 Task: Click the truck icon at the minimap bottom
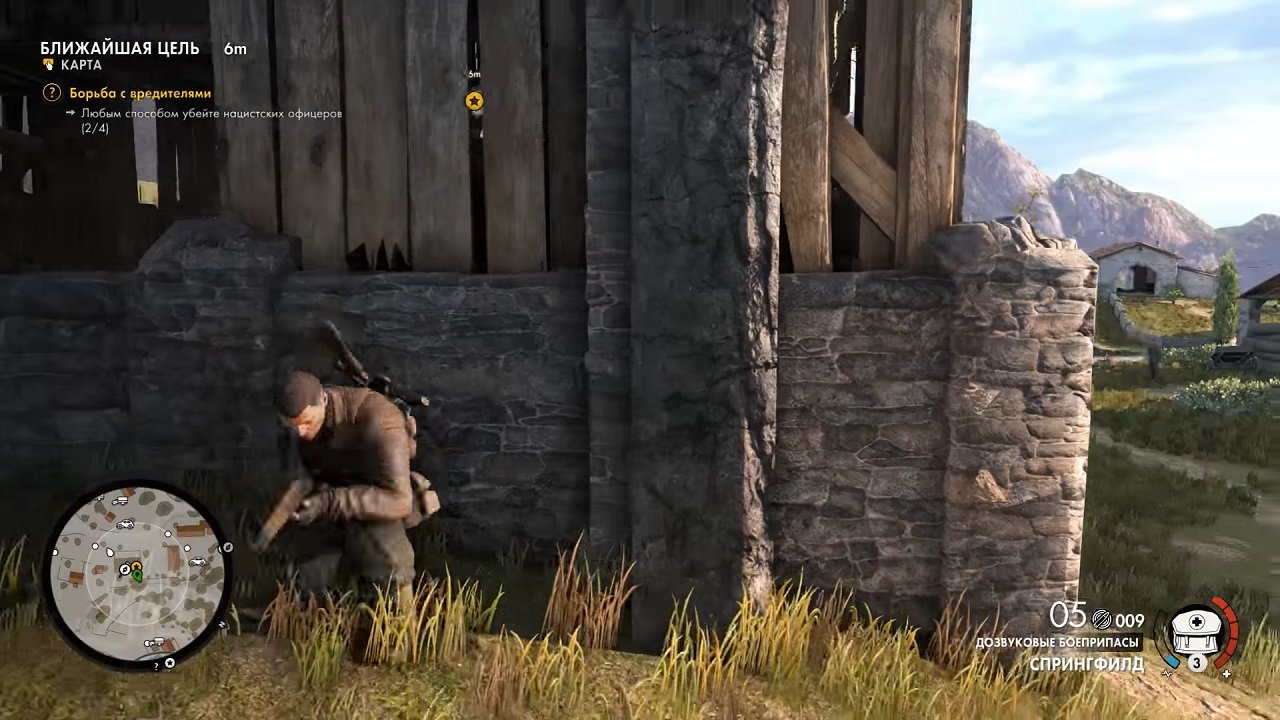(155, 640)
